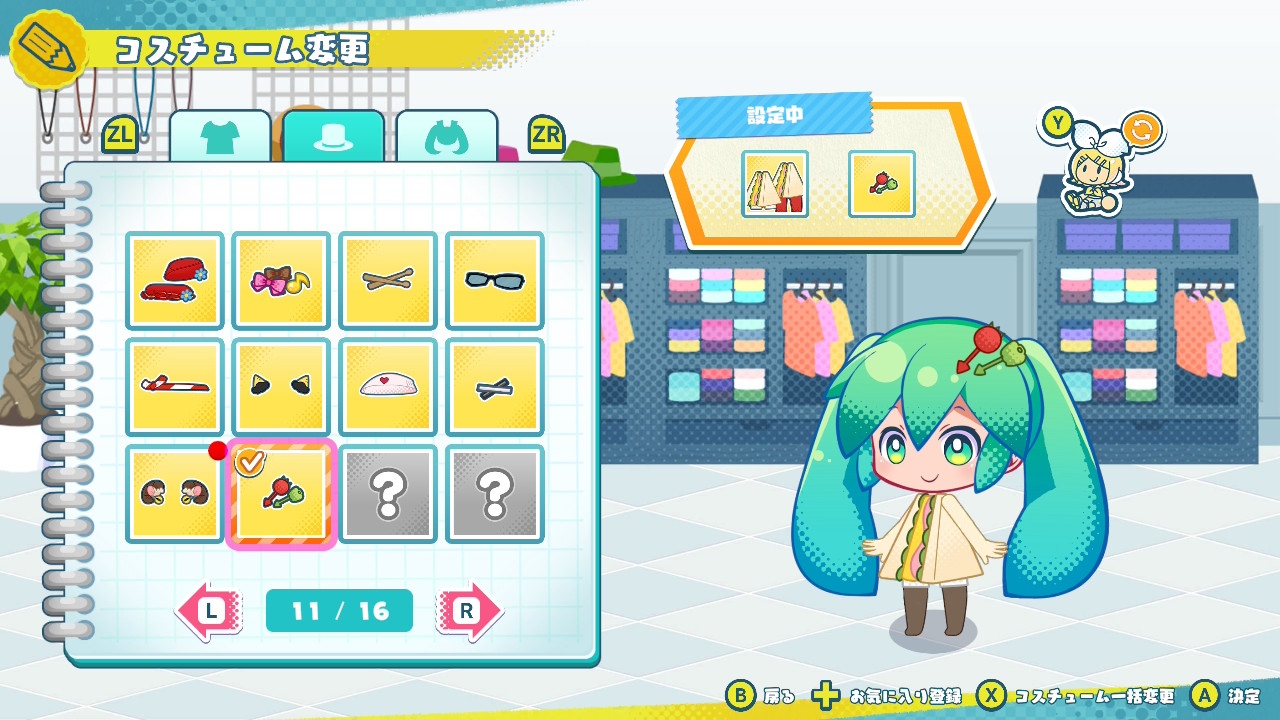Choose the red cap accessory tile
Viewport: 1280px width, 720px height.
[x=175, y=281]
